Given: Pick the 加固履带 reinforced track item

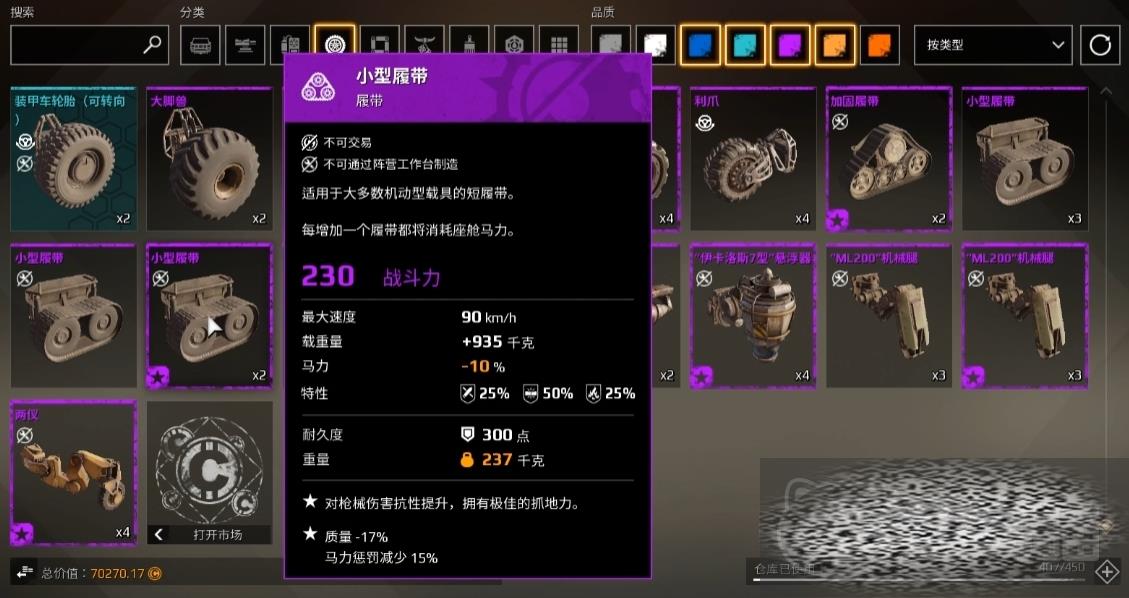Looking at the screenshot, I should (889, 159).
